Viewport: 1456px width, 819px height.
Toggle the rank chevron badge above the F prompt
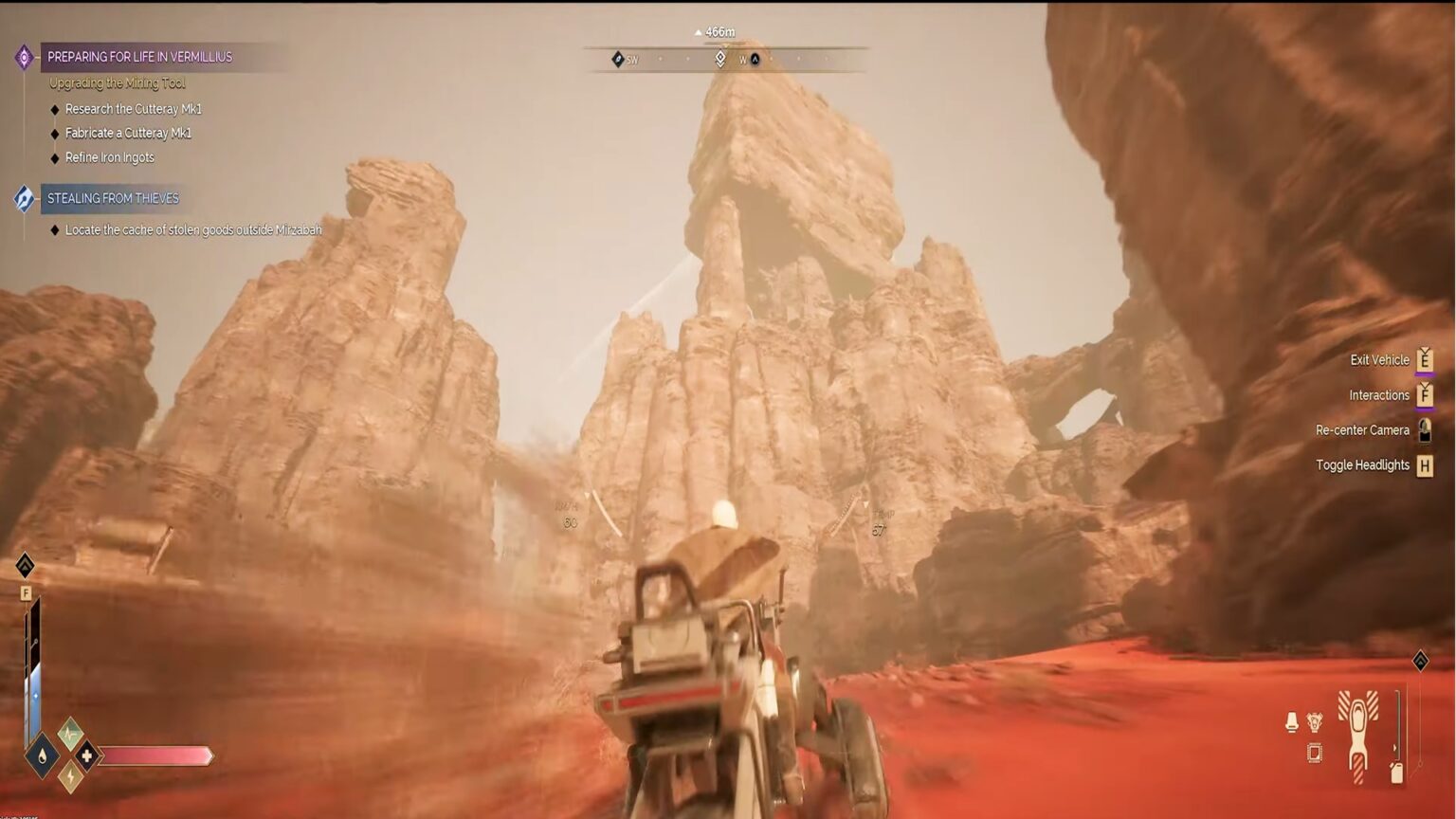click(27, 564)
